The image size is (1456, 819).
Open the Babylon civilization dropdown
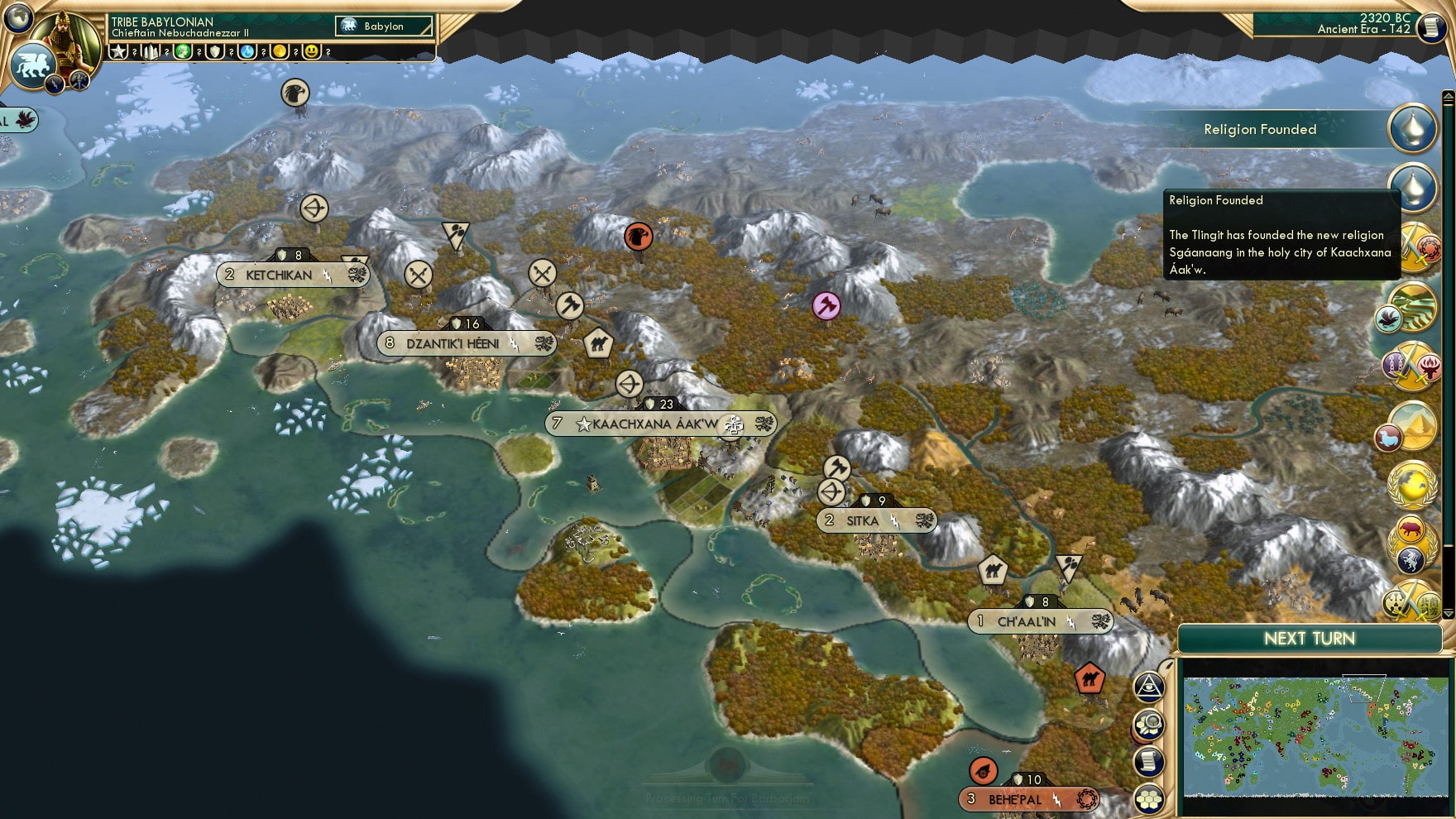pos(382,26)
